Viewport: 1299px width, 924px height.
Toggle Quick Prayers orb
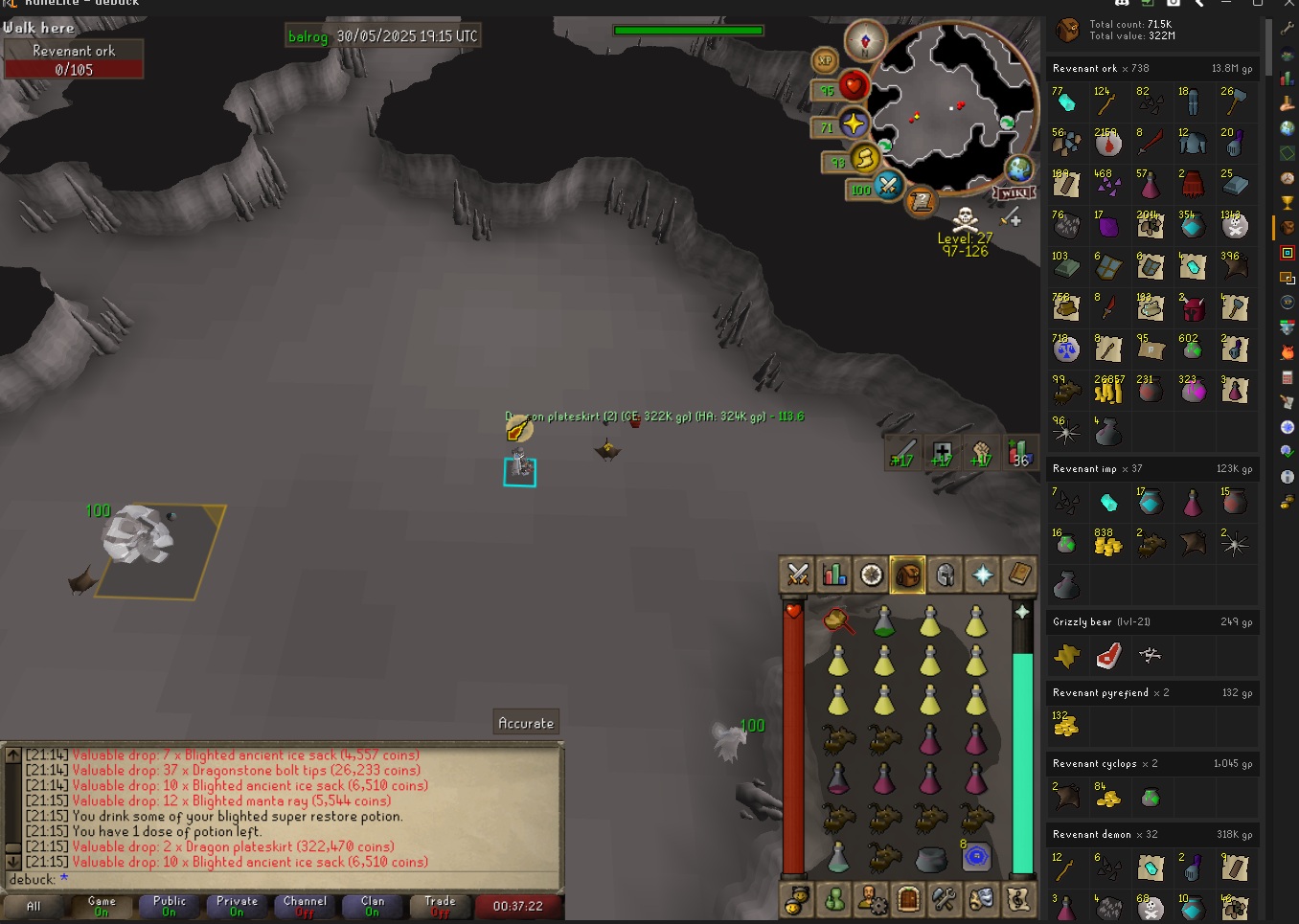pyautogui.click(x=853, y=124)
